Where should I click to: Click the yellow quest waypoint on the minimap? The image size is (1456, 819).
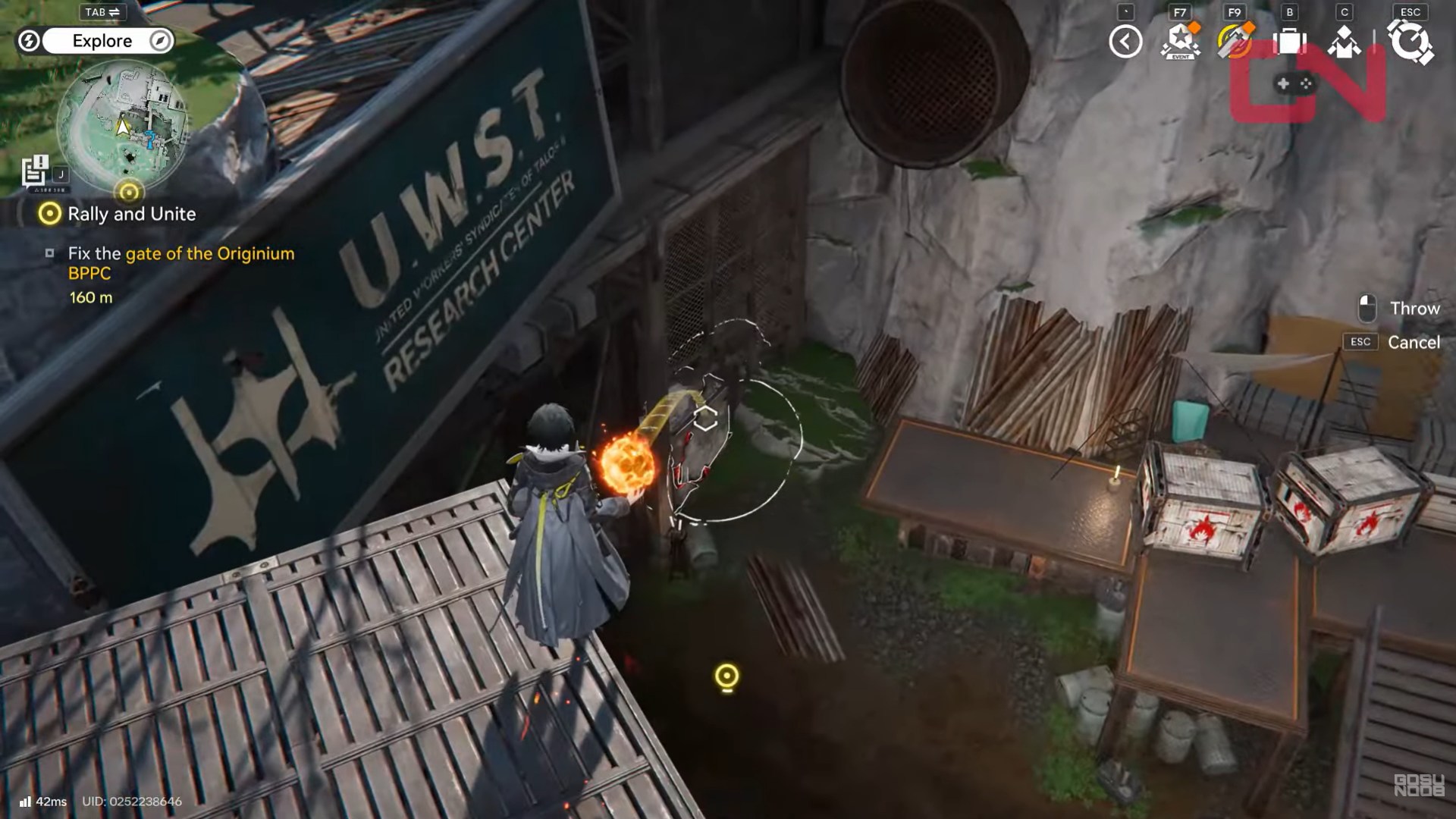(x=129, y=191)
